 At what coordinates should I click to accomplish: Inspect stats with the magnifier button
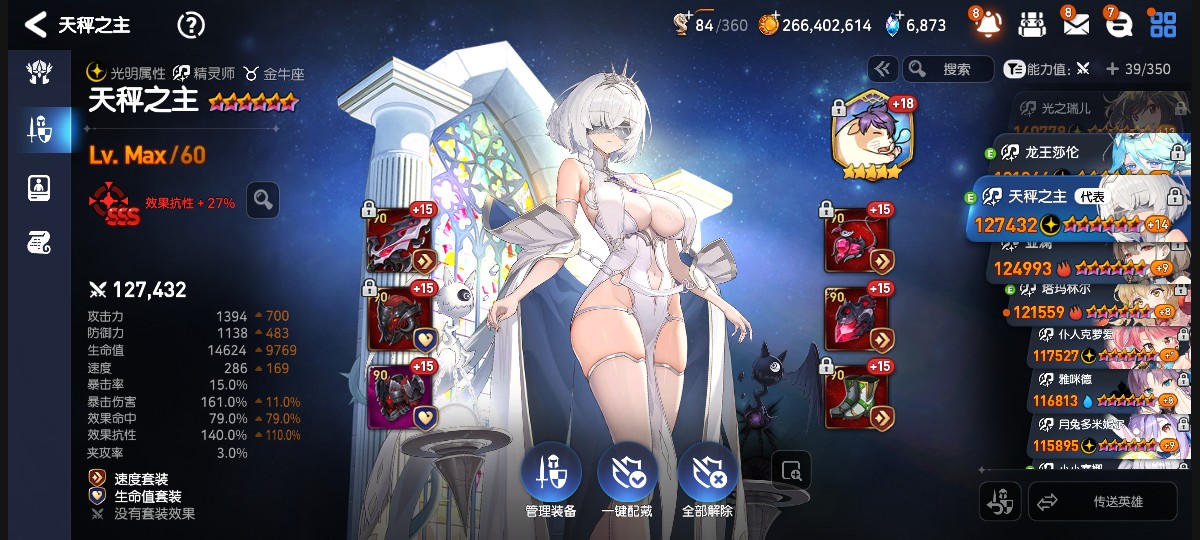pos(263,200)
